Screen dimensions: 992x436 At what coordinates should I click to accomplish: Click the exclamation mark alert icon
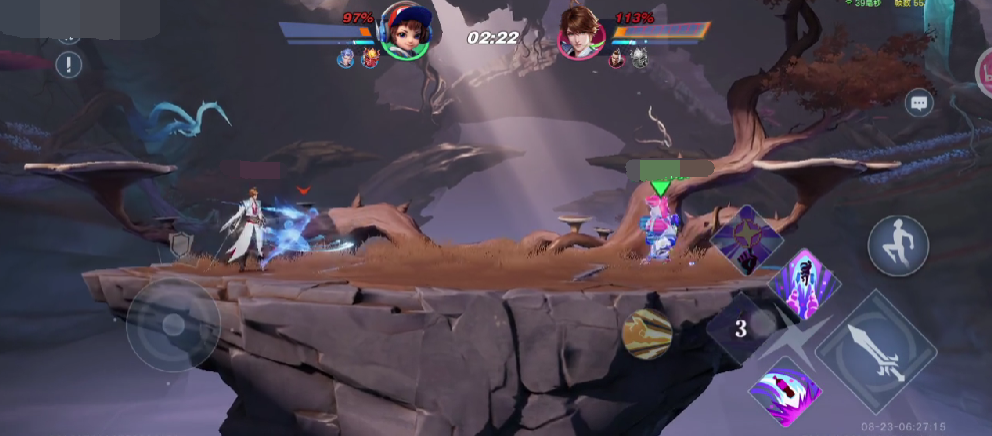click(x=69, y=66)
